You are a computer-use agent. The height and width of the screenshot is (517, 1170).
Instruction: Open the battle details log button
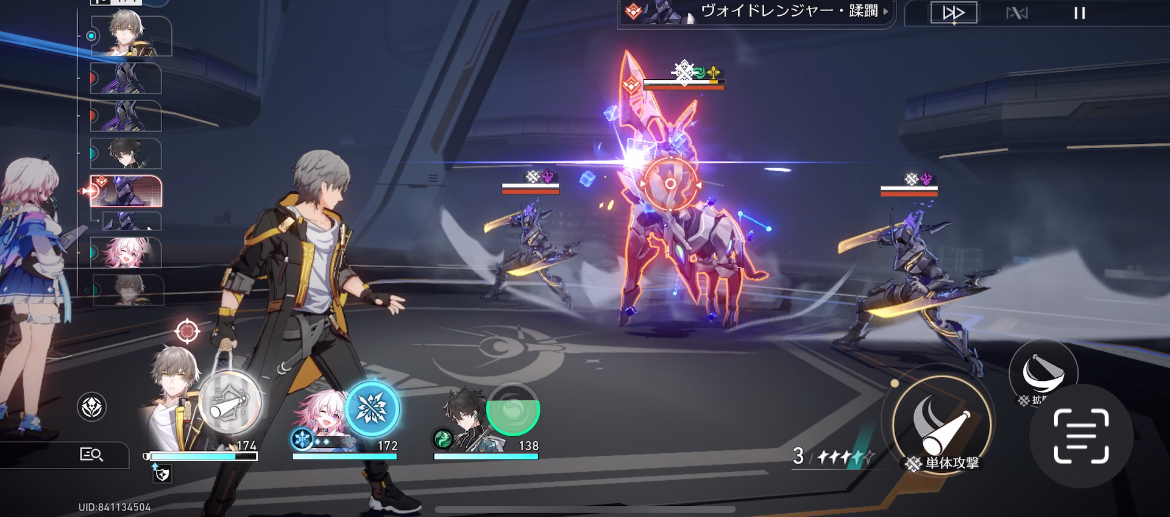point(91,455)
